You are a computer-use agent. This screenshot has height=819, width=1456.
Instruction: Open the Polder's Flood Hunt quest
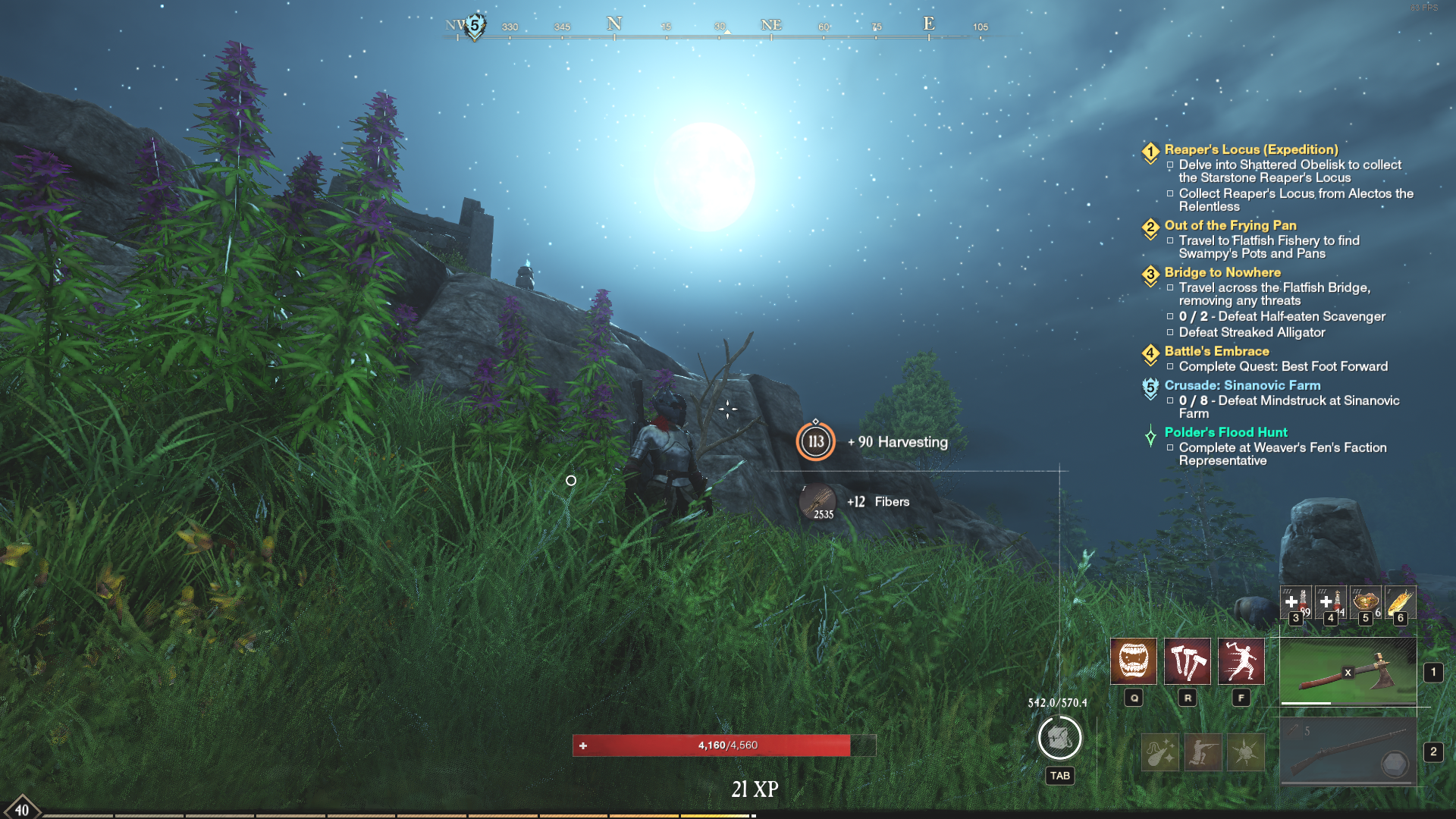tap(1225, 432)
